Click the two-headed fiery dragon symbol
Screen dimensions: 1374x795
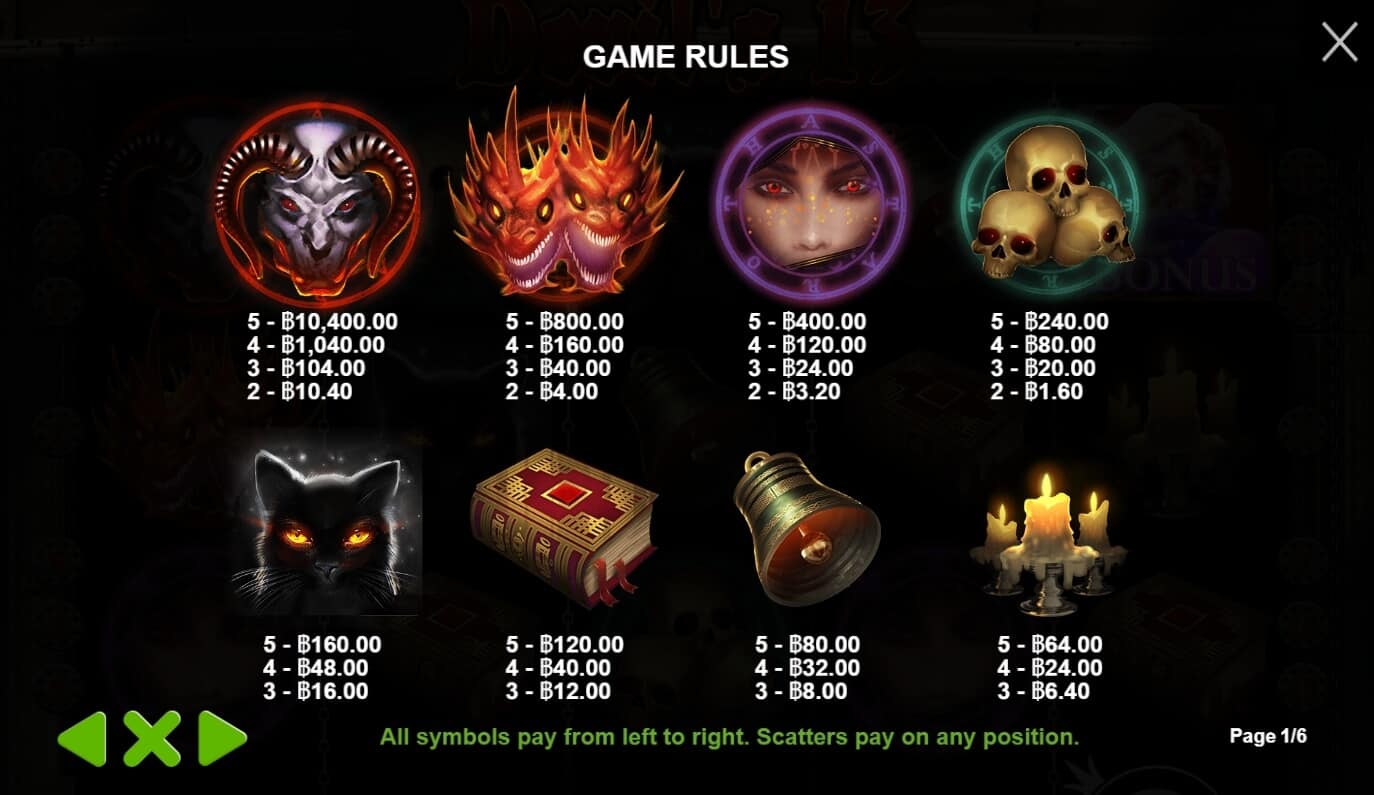(565, 200)
